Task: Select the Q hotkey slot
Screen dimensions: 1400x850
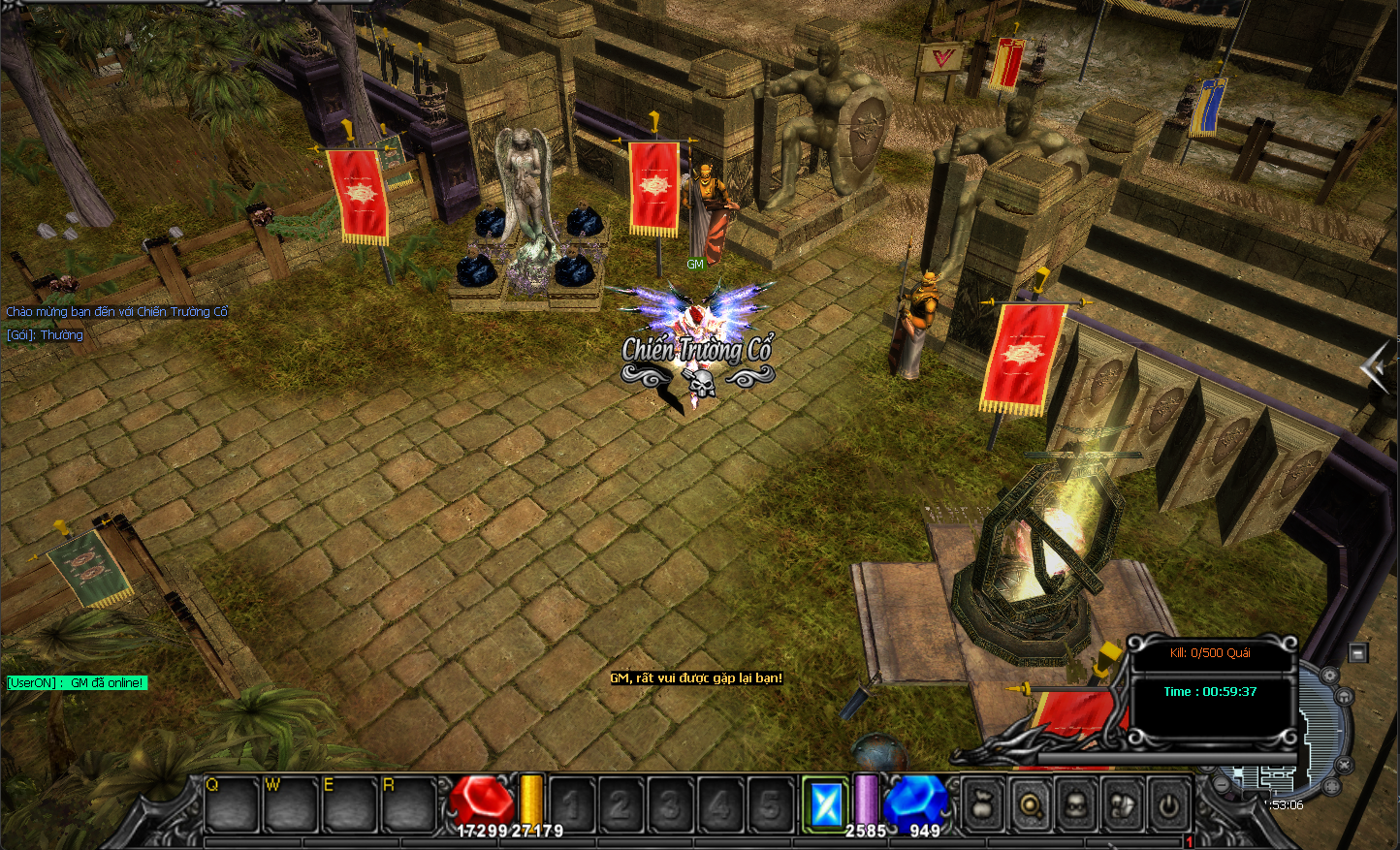Action: click(233, 804)
